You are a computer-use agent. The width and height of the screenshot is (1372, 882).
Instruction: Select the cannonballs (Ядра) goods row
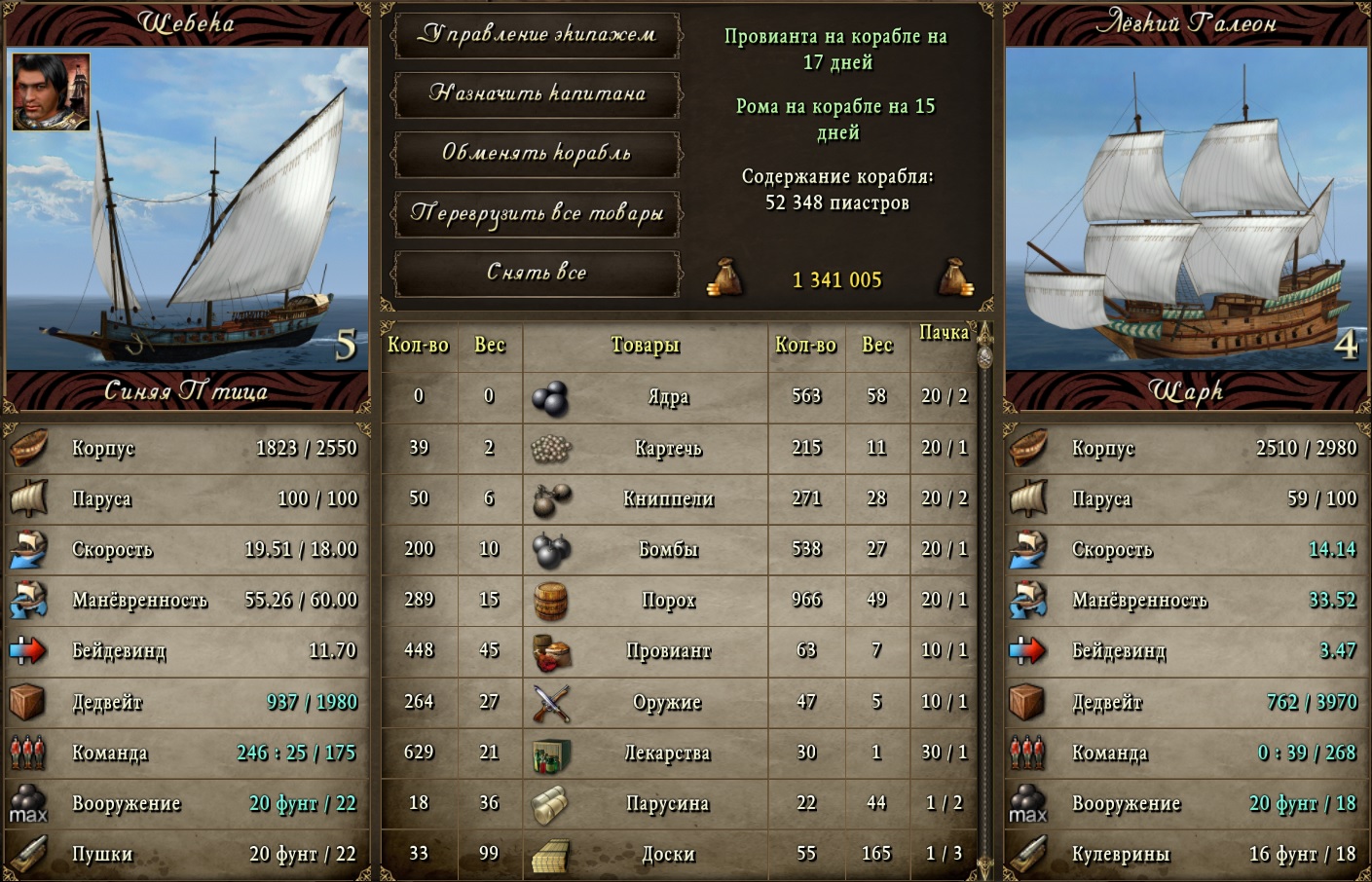(x=668, y=397)
